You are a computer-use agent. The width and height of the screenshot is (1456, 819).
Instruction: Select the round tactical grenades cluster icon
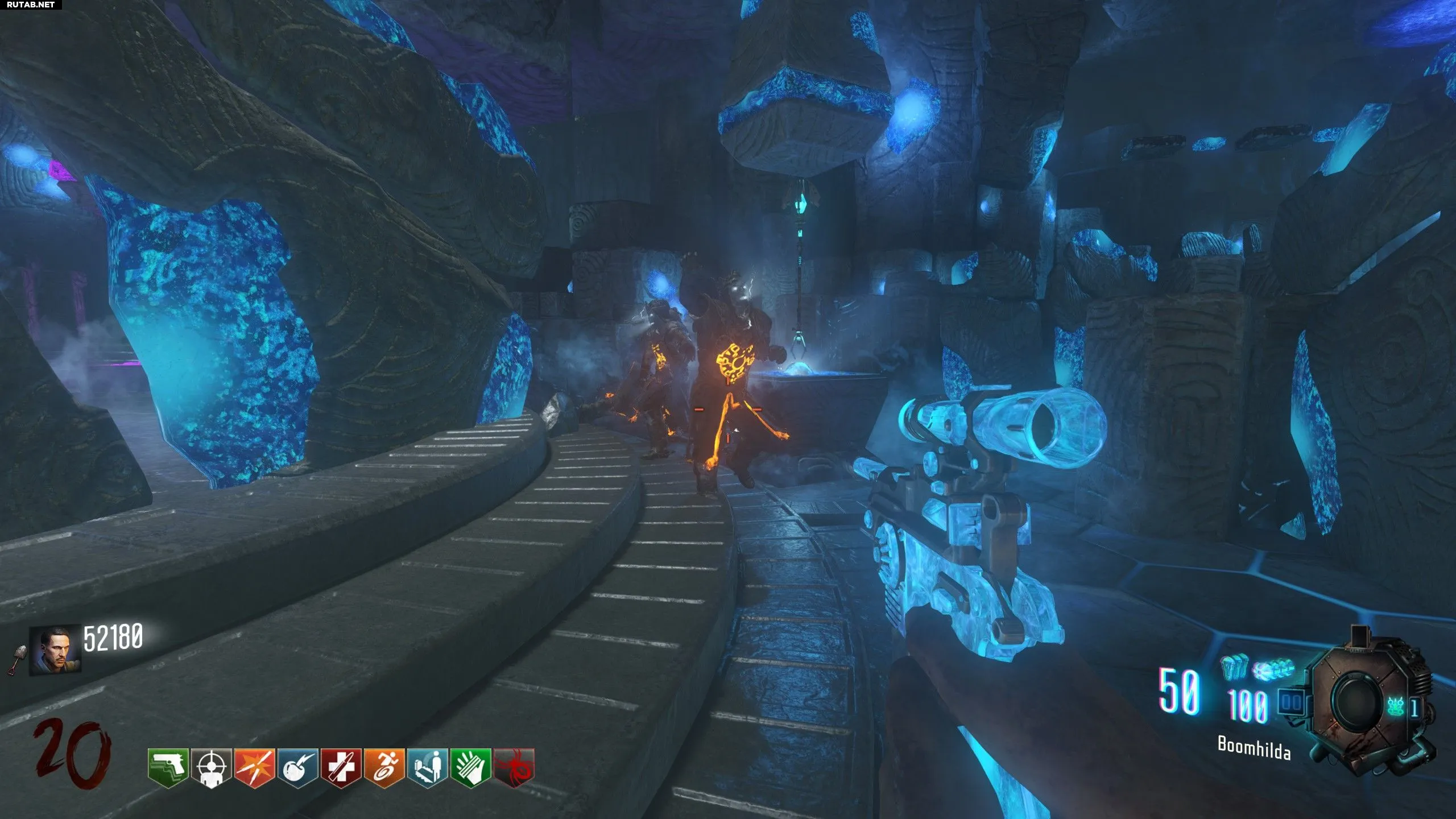(1273, 671)
